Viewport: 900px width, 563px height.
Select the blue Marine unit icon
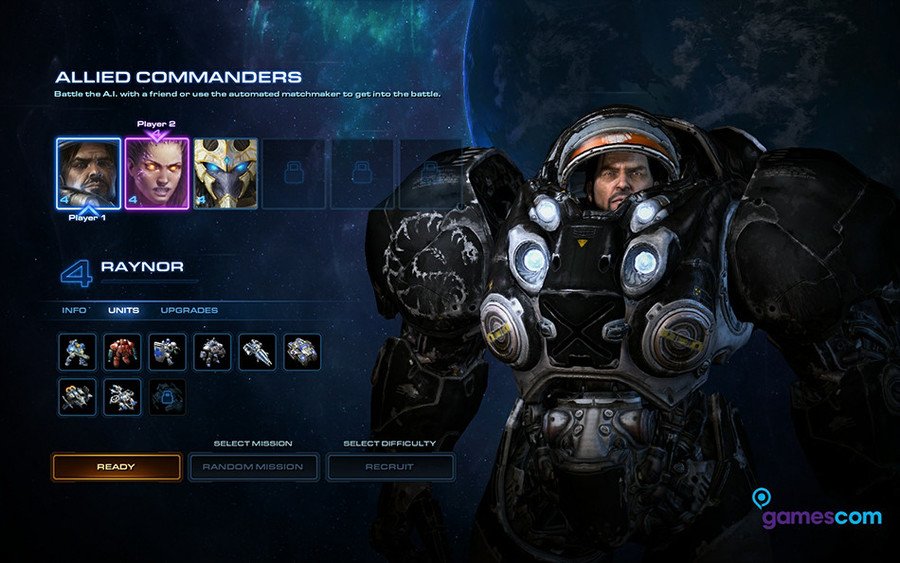(77, 352)
